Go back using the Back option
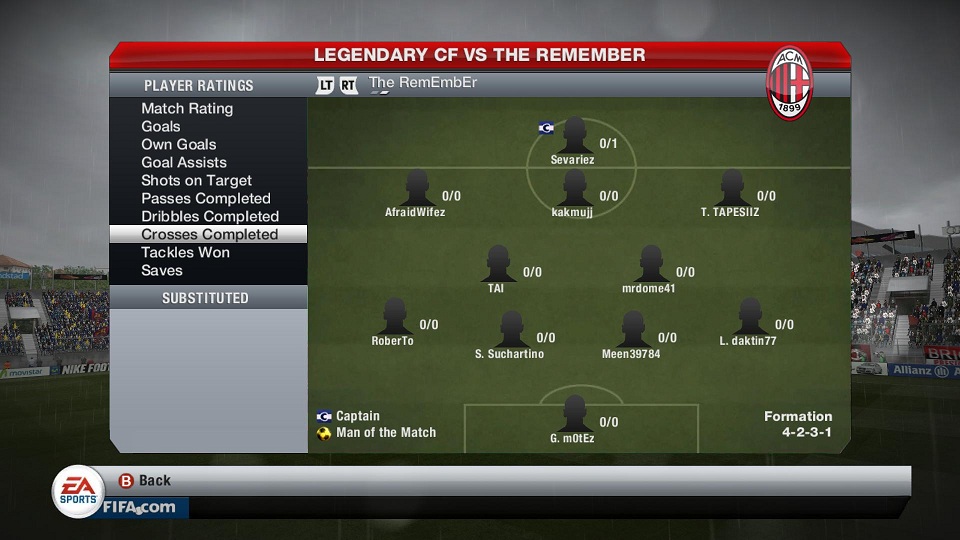Image resolution: width=960 pixels, height=540 pixels. pyautogui.click(x=146, y=481)
